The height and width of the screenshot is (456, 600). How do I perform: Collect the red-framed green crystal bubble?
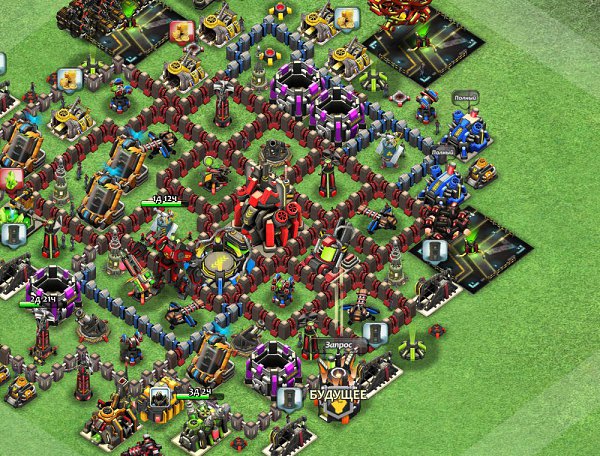point(12,181)
